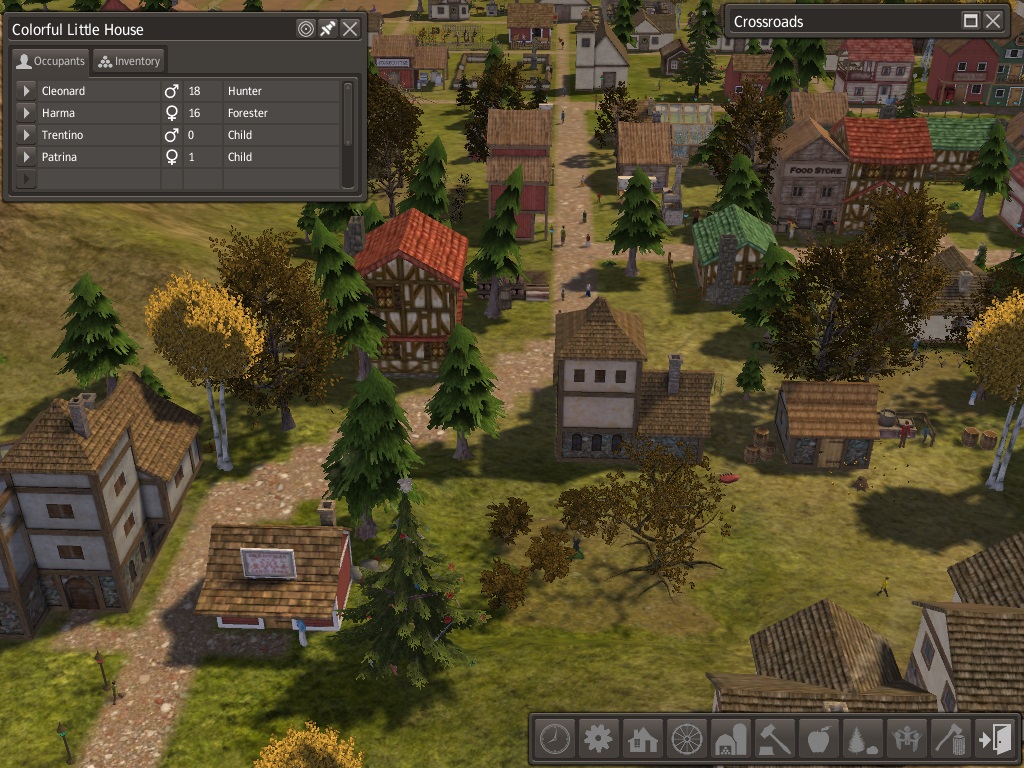Screen dimensions: 1024x768
Task: Select the Occupants tab
Action: click(x=51, y=61)
